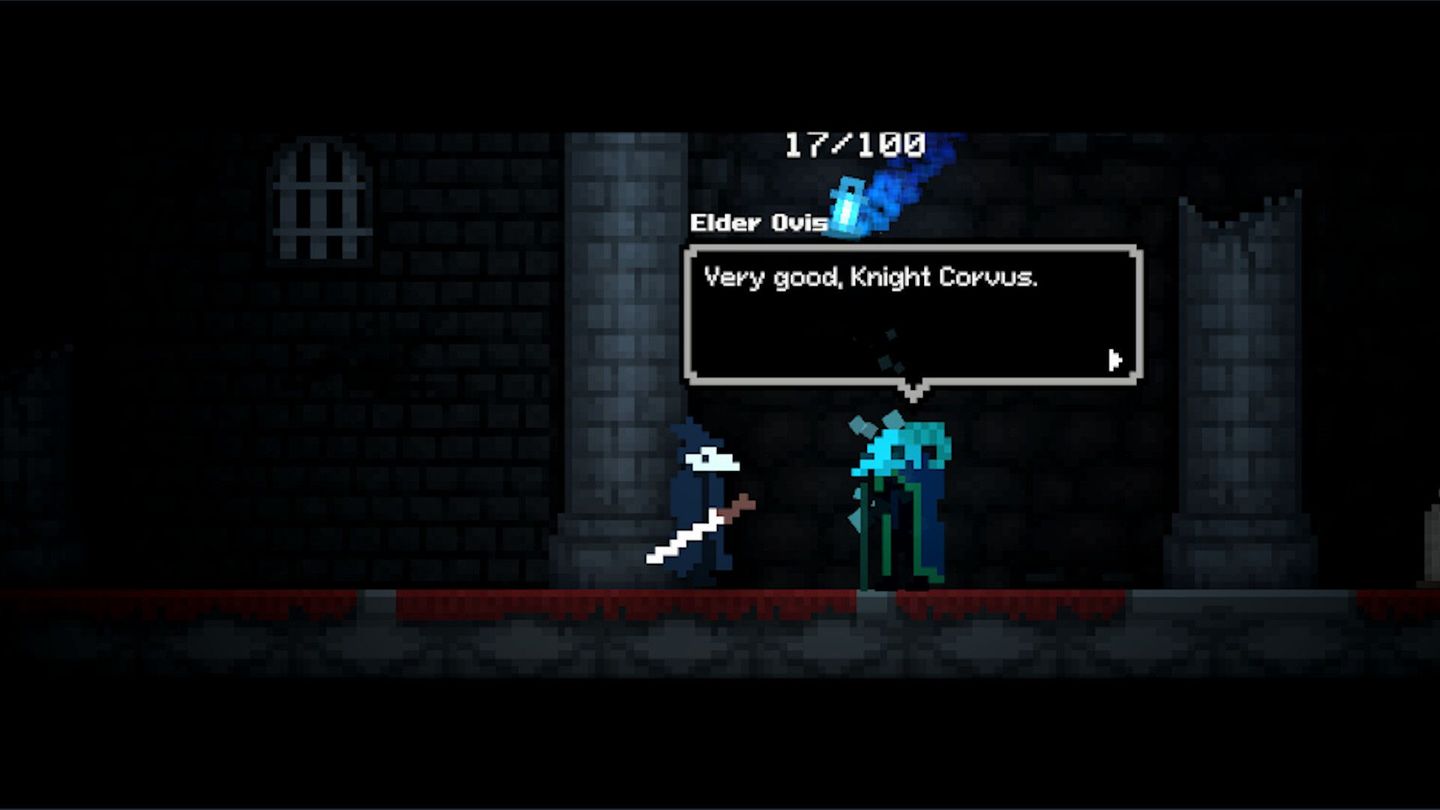Screen dimensions: 1440x810
Task: Click the speech bubble tail pointer
Action: click(913, 390)
